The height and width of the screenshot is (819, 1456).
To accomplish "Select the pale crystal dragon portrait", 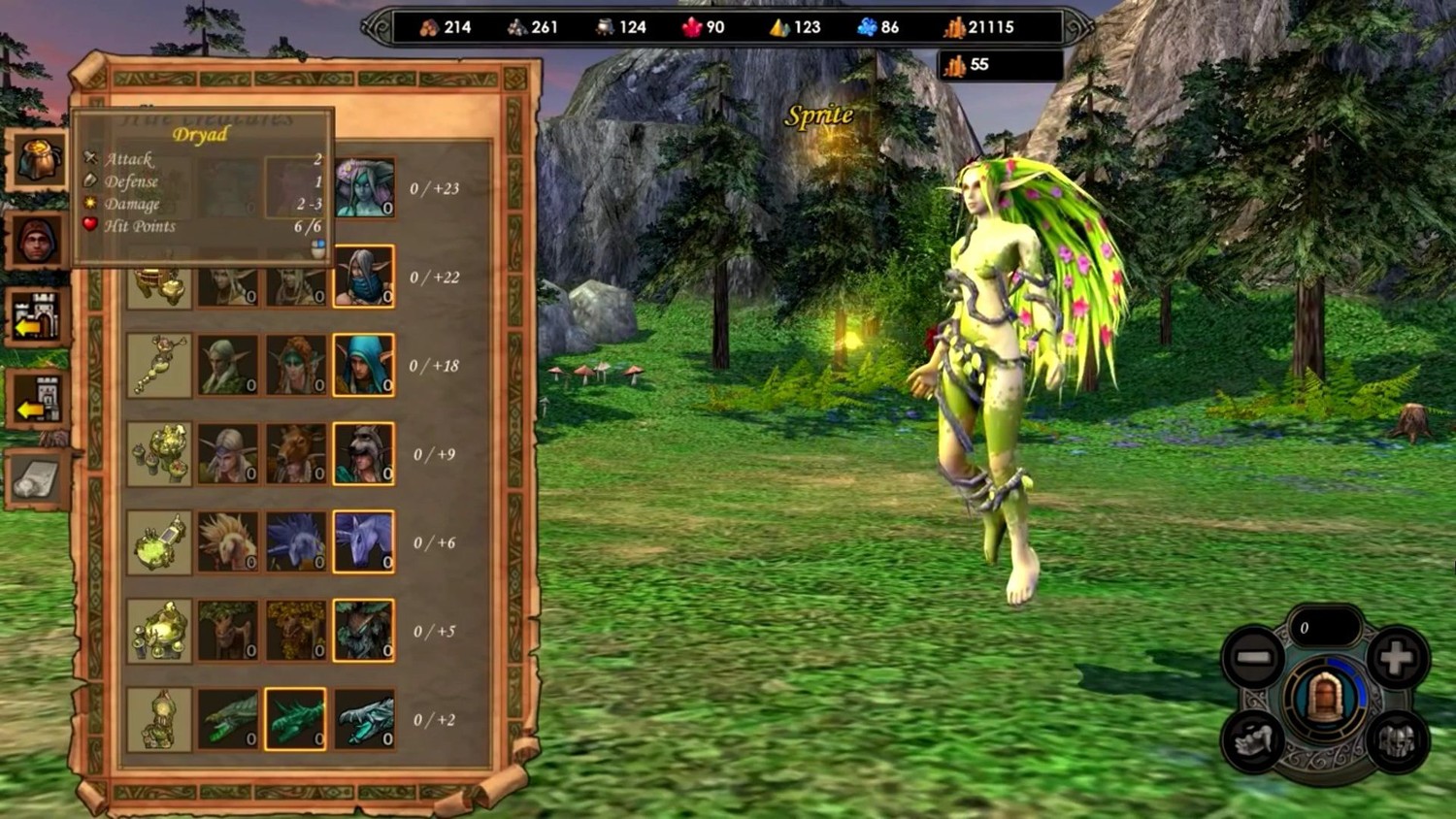I will coord(364,719).
